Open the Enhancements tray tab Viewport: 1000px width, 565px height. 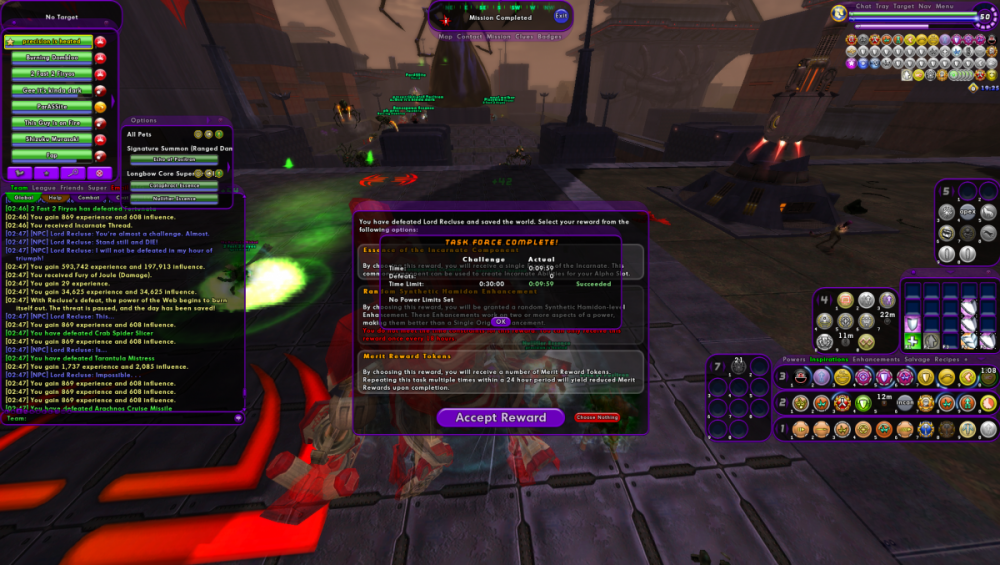(876, 359)
